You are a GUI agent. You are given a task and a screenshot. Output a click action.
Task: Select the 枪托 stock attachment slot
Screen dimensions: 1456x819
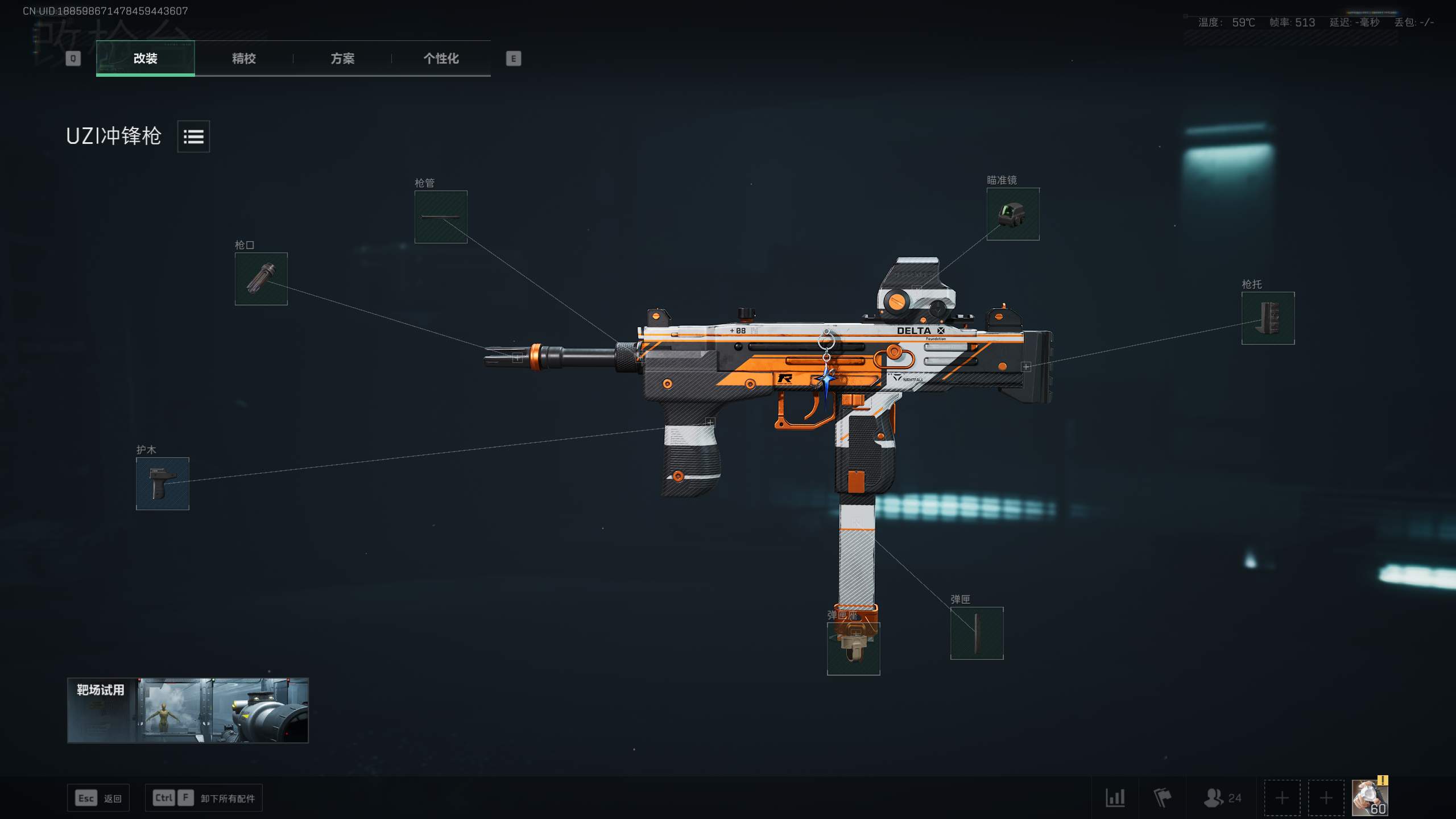pyautogui.click(x=1268, y=318)
